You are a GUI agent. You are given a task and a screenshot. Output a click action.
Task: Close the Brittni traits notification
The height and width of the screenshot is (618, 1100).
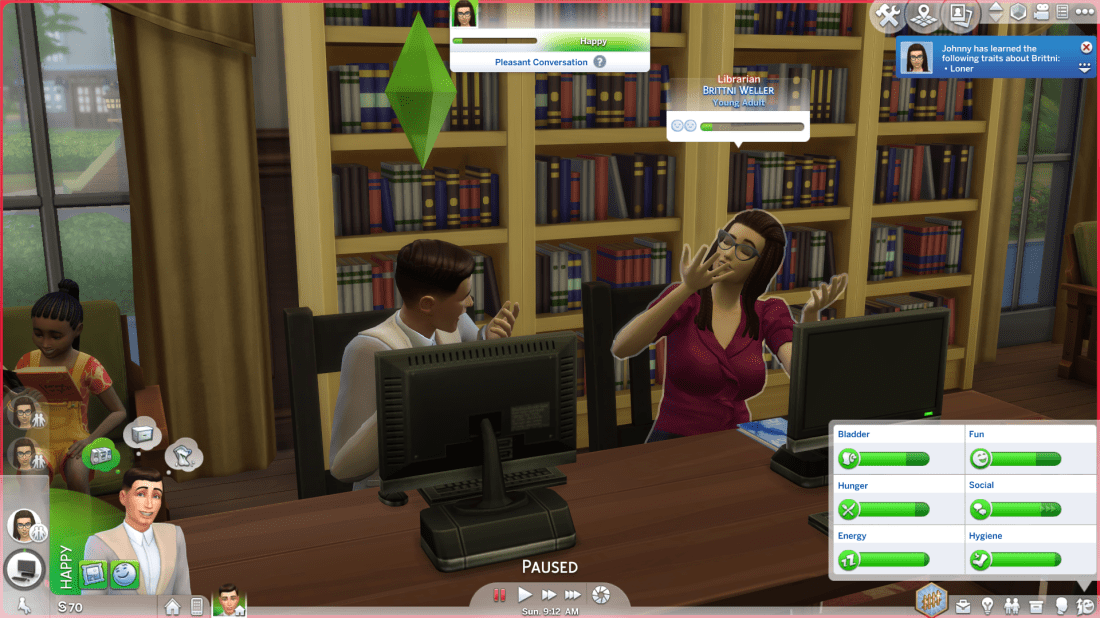(x=1086, y=47)
